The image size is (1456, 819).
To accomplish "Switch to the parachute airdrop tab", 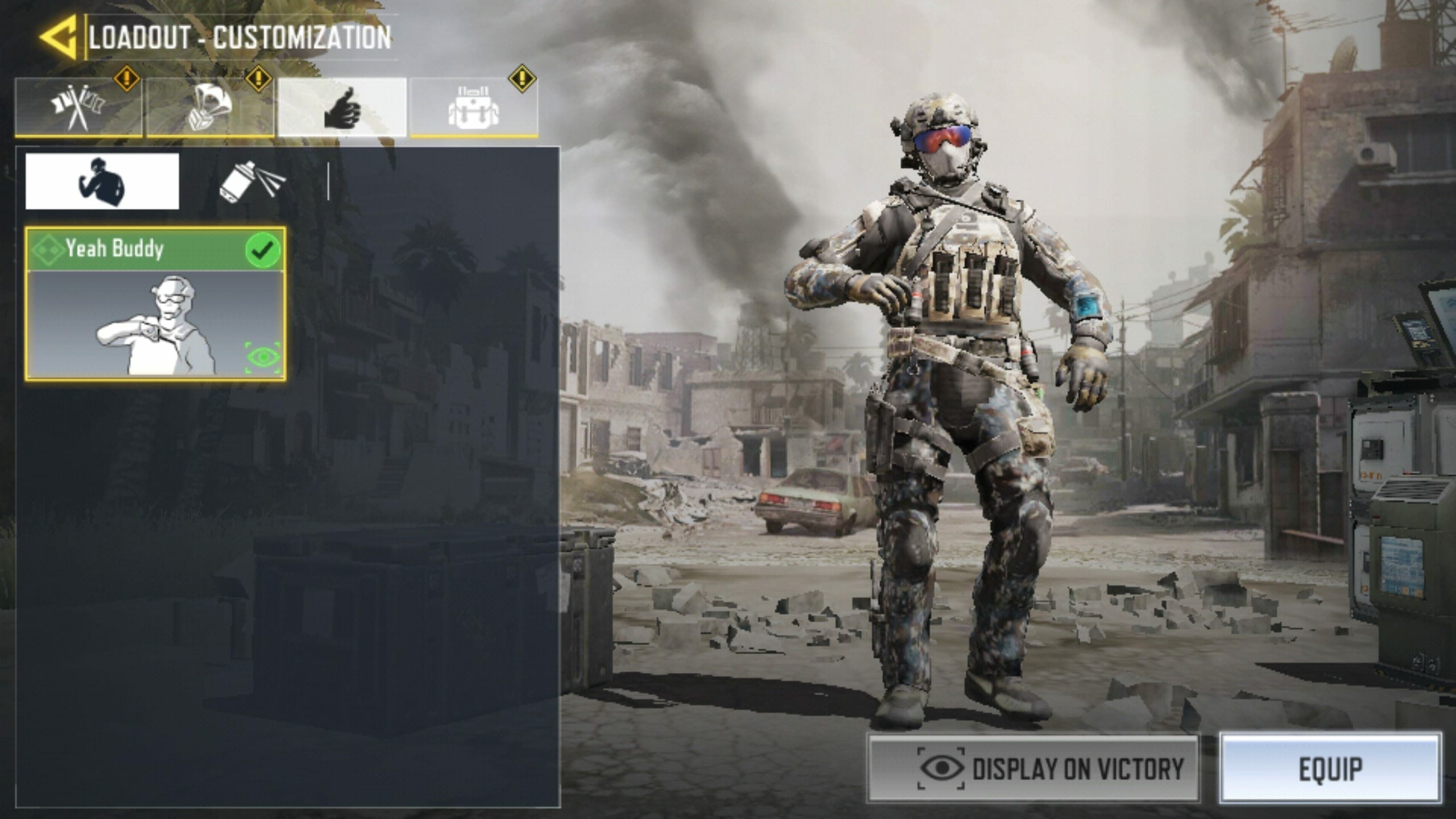I will click(210, 107).
